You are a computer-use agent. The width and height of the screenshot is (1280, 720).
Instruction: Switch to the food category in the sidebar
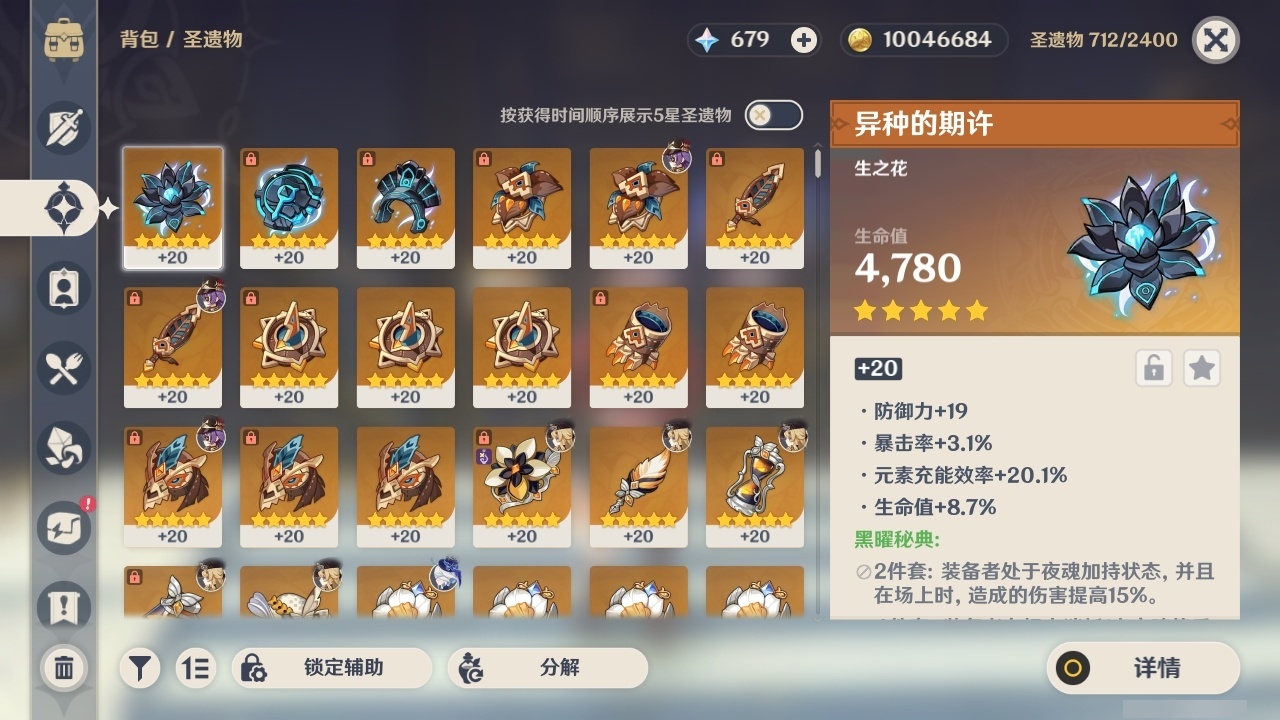[x=62, y=368]
